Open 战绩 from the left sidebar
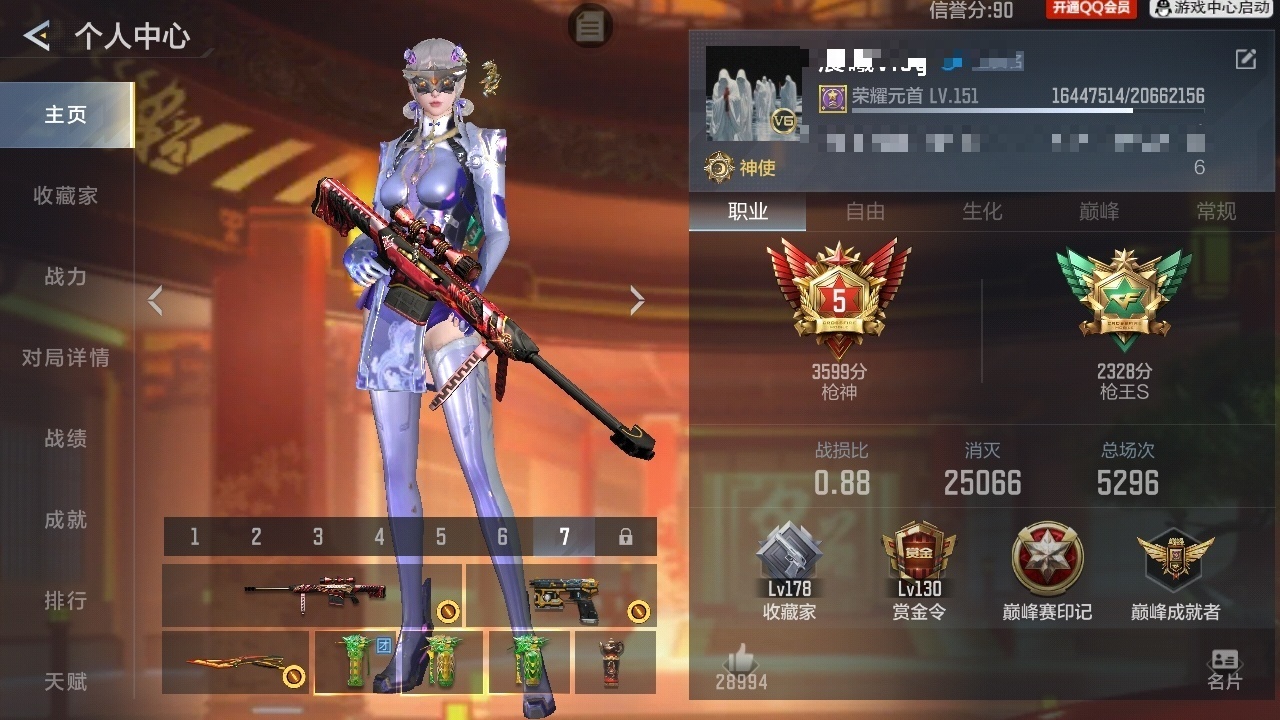The width and height of the screenshot is (1280, 720). tap(65, 439)
